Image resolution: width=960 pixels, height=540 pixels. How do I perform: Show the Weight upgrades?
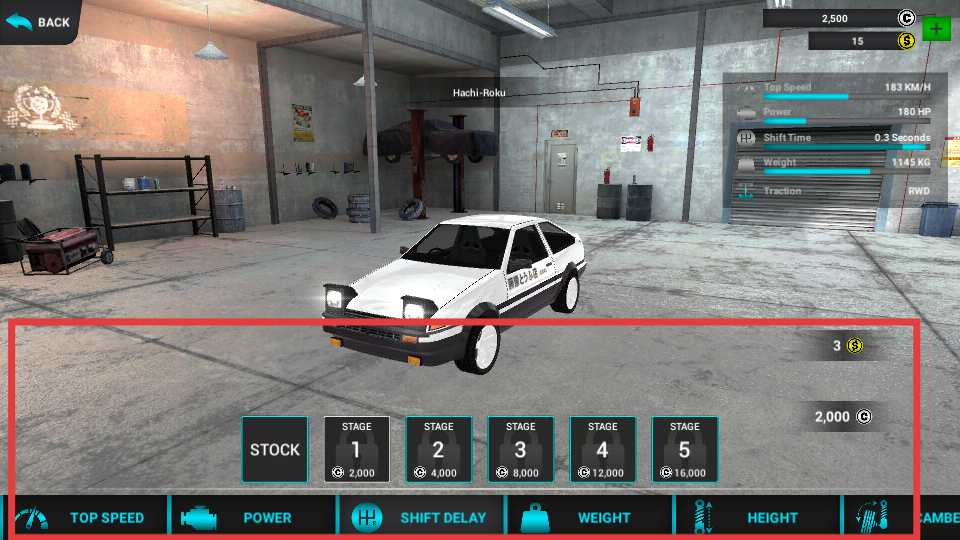[x=590, y=517]
